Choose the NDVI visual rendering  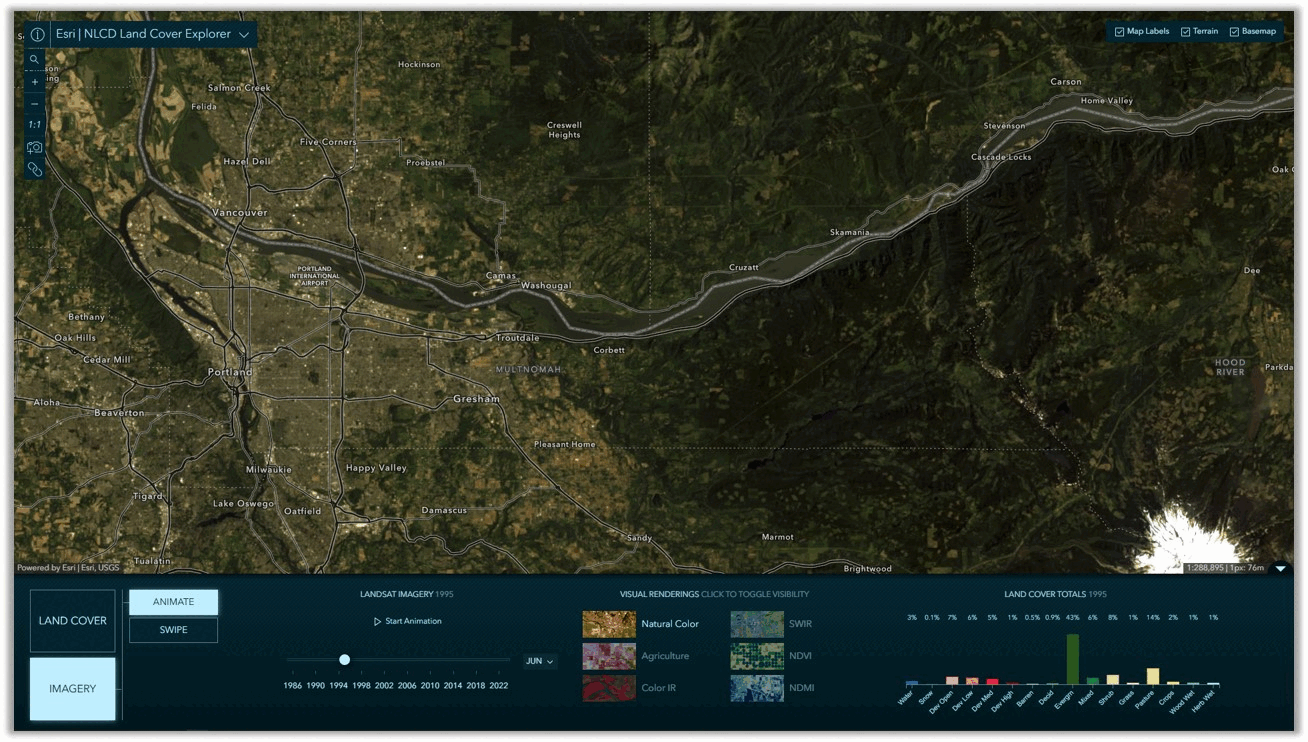pyautogui.click(x=757, y=656)
